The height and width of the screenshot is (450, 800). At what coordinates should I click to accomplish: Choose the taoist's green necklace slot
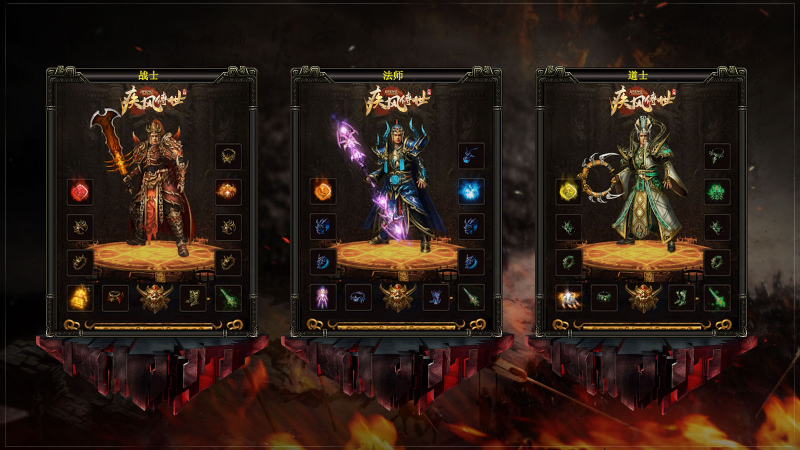(x=716, y=156)
